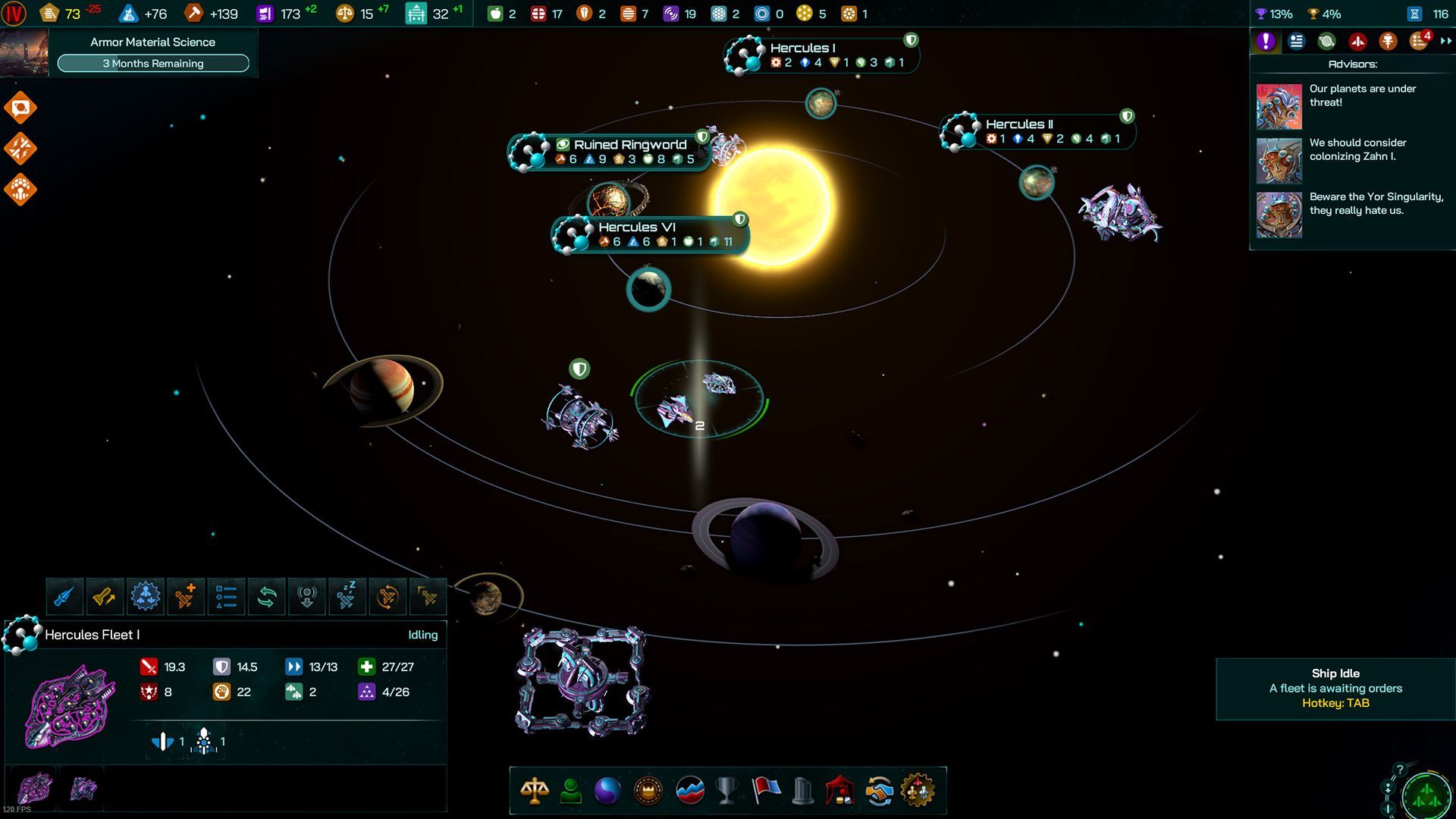Click the Ship Idle turn button
This screenshot has height=819, width=1456.
click(x=1335, y=689)
